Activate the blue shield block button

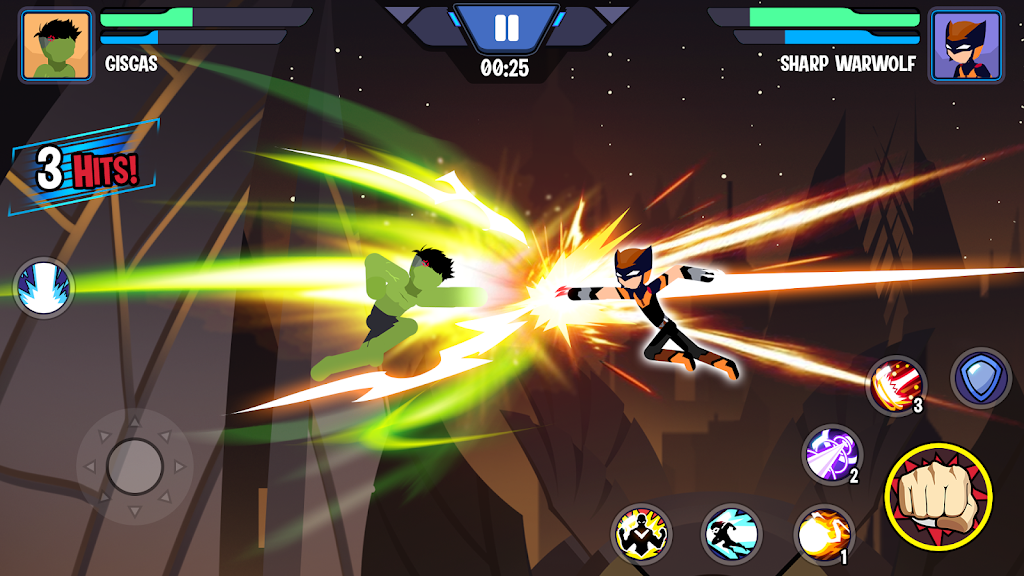coord(981,378)
